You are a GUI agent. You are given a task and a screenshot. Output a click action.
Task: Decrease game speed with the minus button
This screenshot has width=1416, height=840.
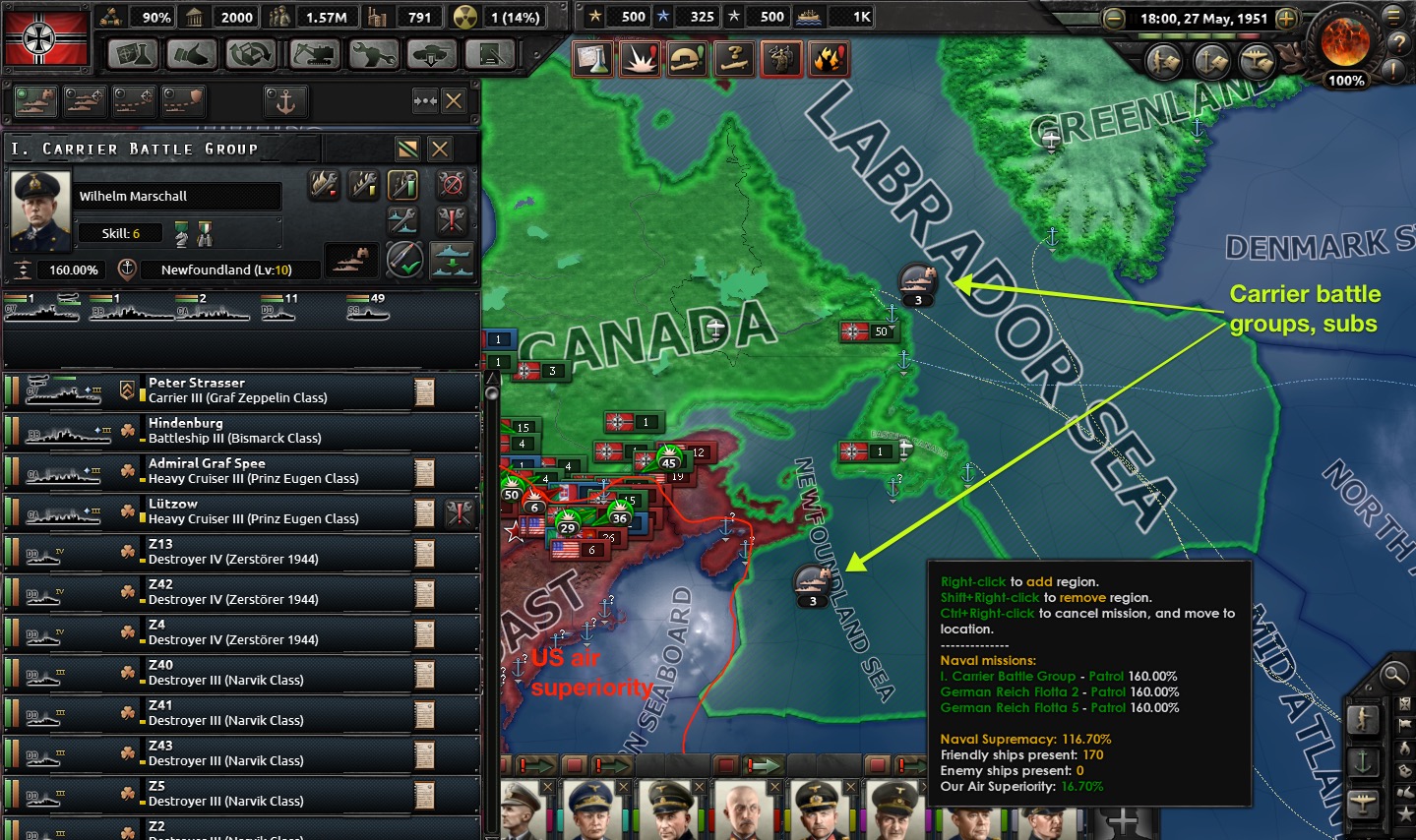(1114, 19)
